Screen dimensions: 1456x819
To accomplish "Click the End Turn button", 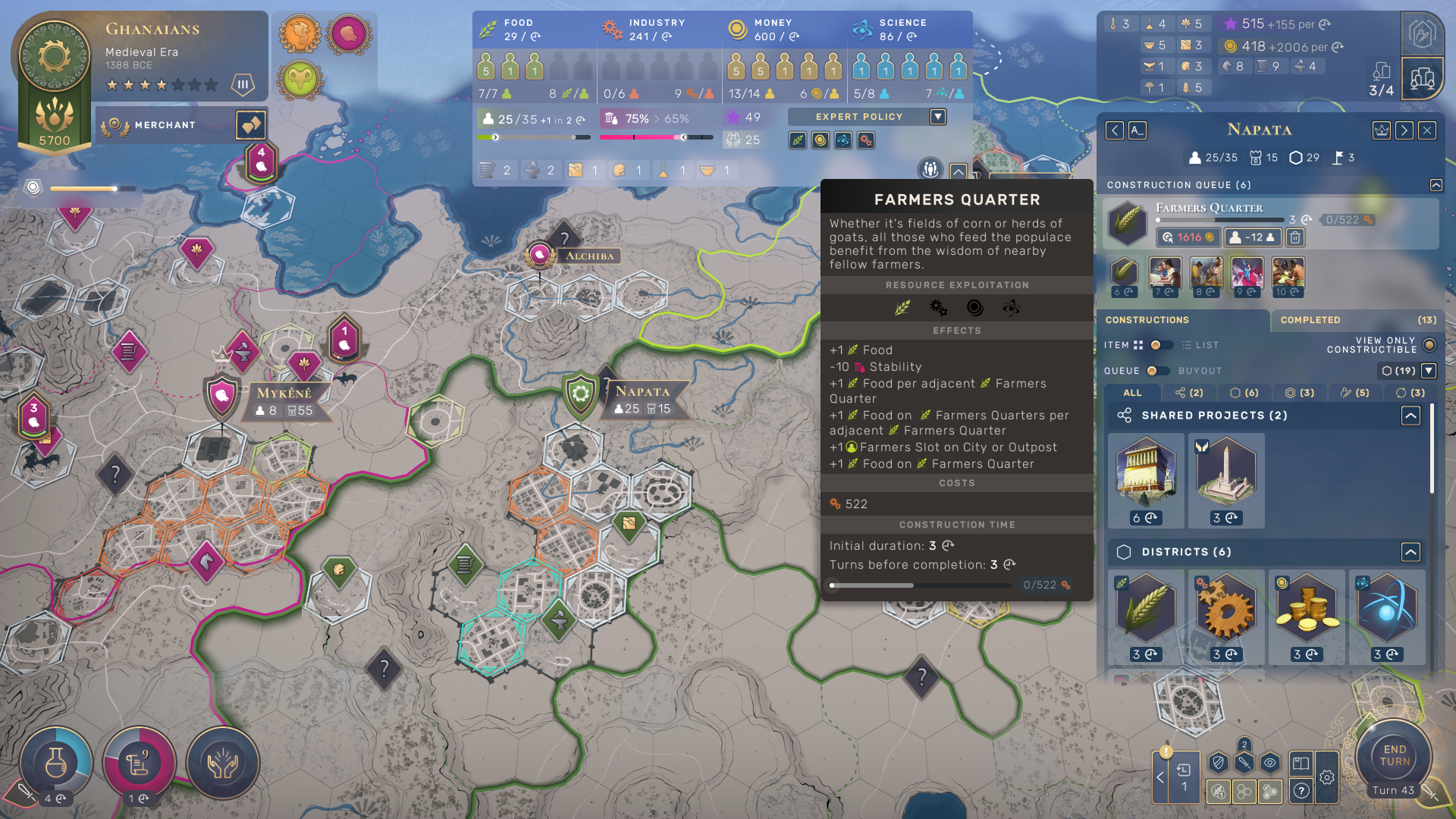I will [x=1394, y=756].
